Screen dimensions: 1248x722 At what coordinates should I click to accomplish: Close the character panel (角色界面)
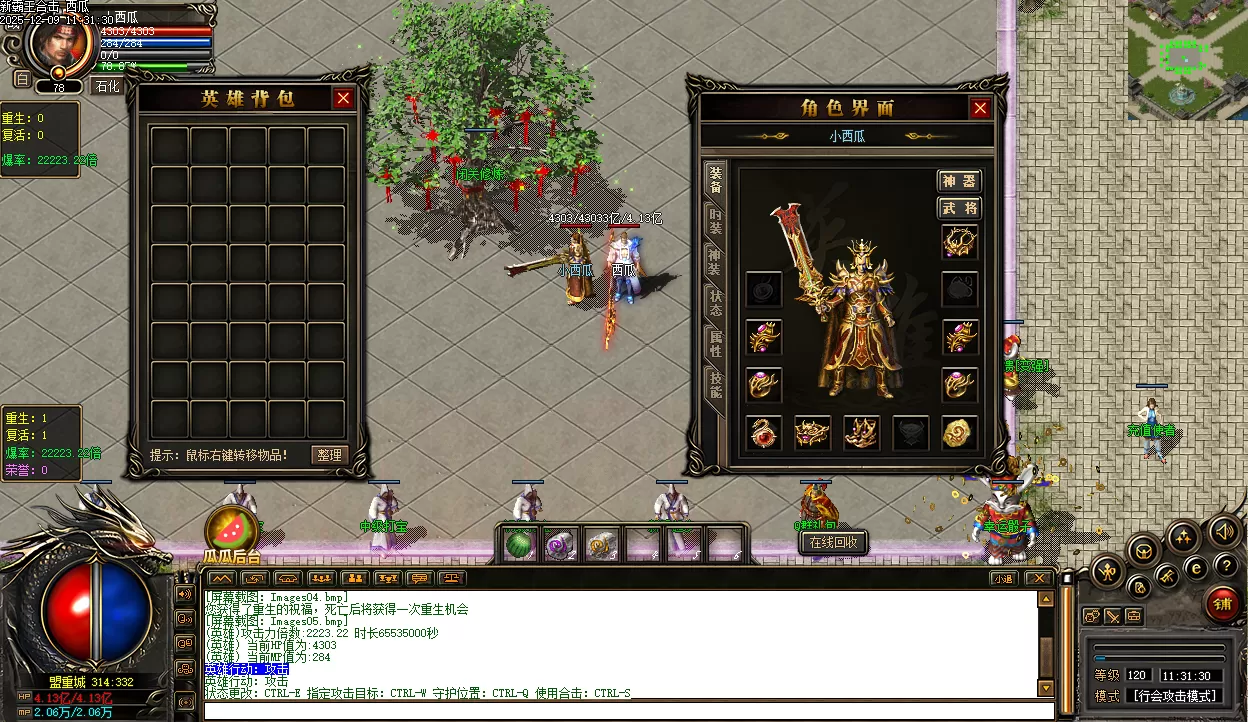click(980, 108)
